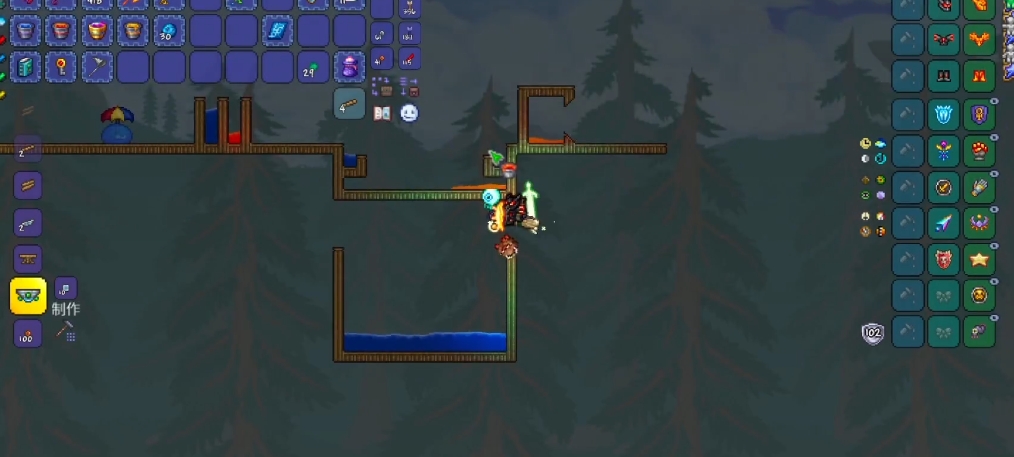Open the bestiary book icon

point(382,113)
